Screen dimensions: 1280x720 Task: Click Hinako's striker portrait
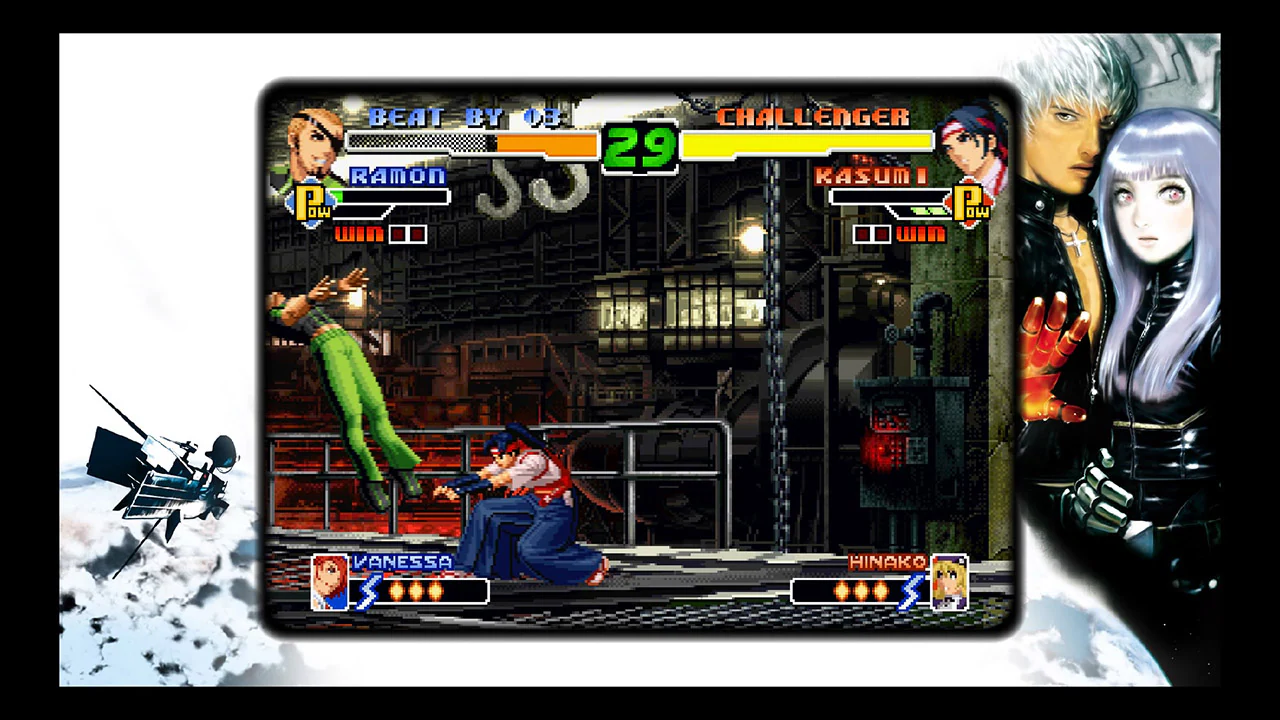coord(948,580)
